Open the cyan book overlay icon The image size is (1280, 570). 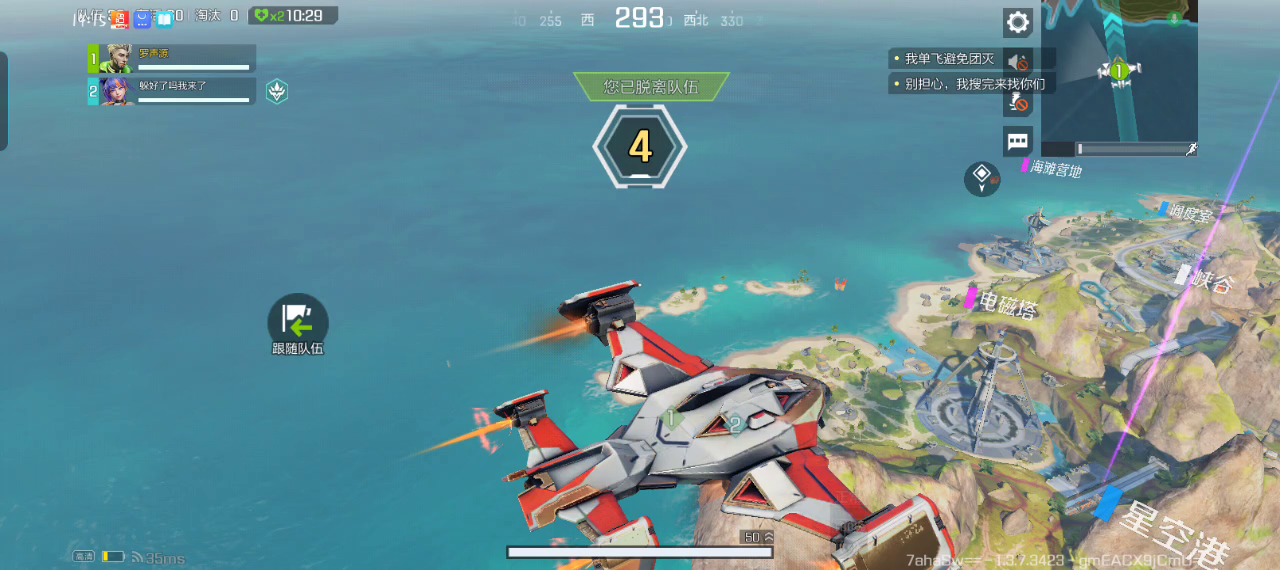164,18
